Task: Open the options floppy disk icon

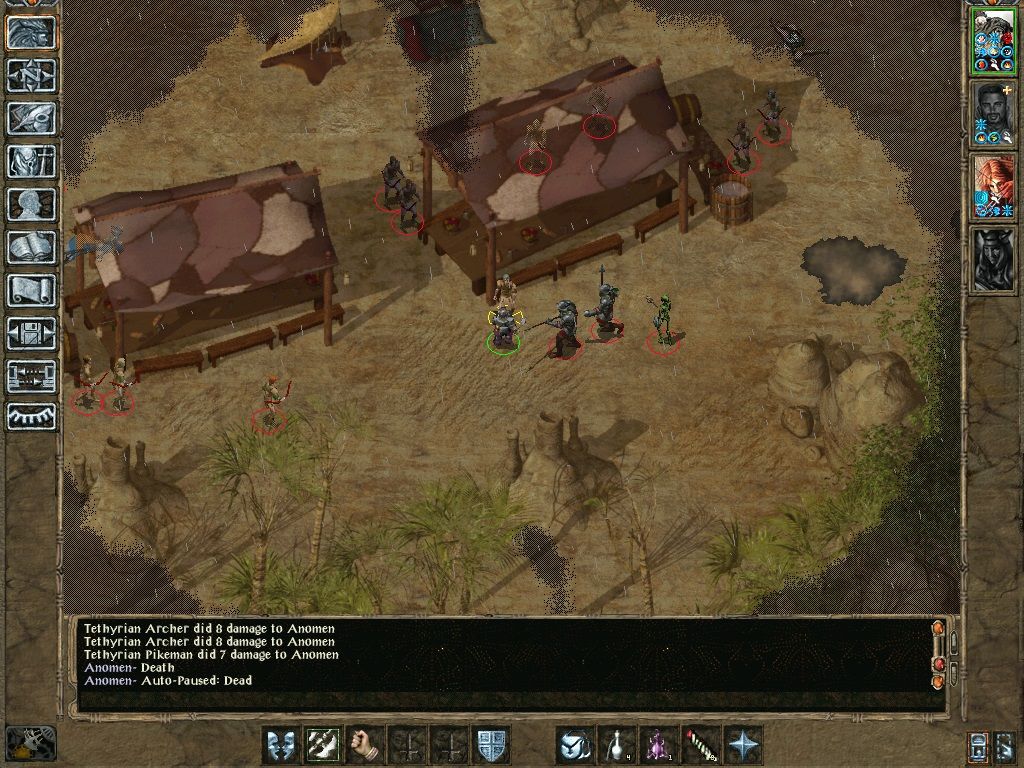Action: [31, 333]
